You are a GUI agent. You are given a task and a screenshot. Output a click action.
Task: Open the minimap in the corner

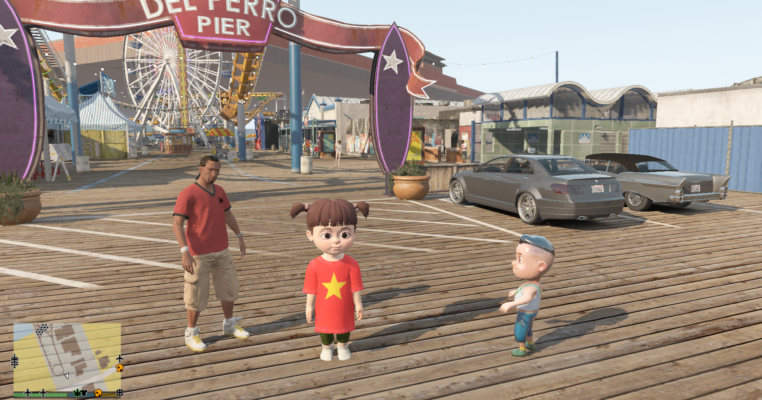click(x=67, y=355)
